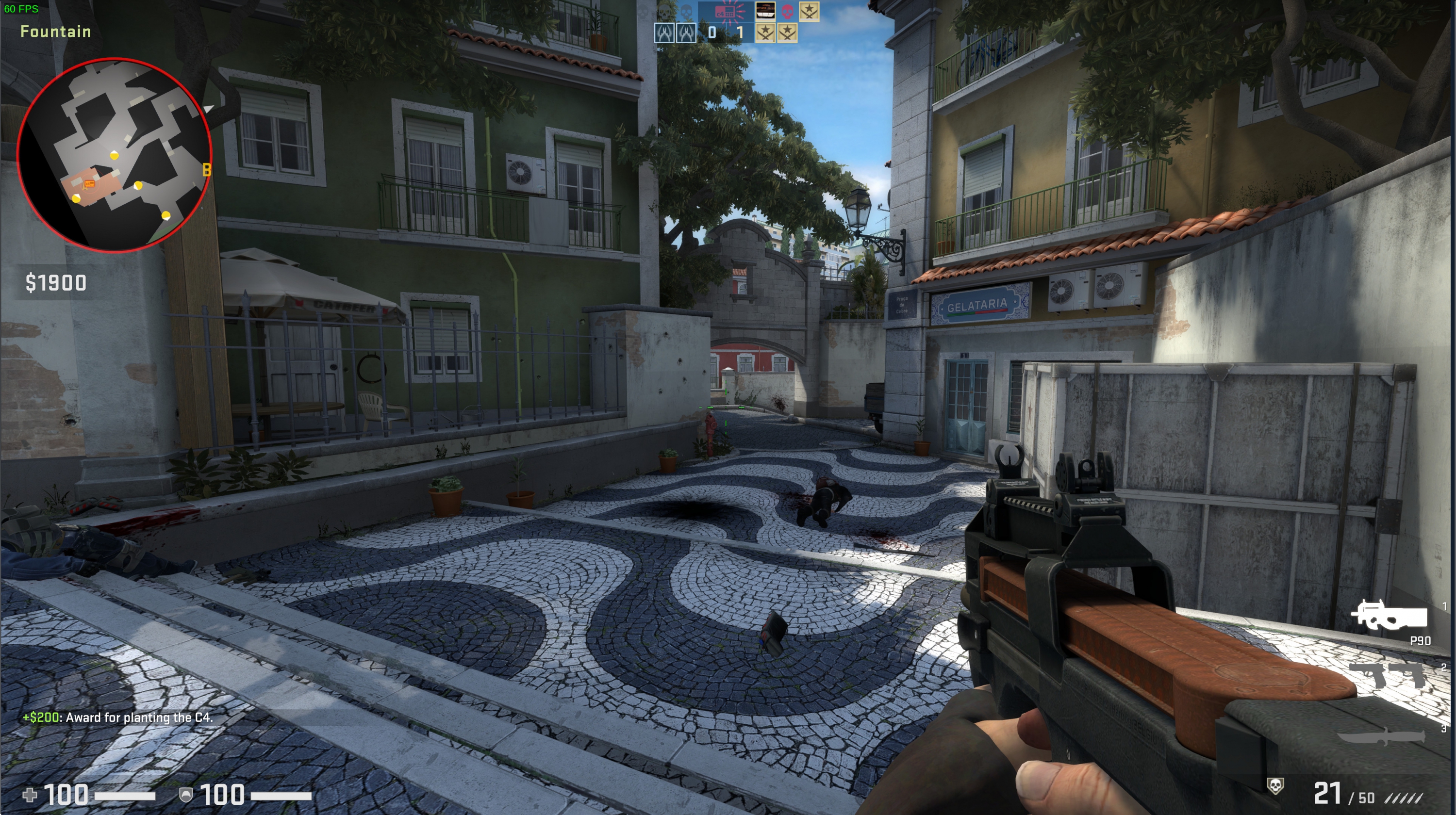Click the $1900 money display
1456x815 pixels.
coord(56,282)
